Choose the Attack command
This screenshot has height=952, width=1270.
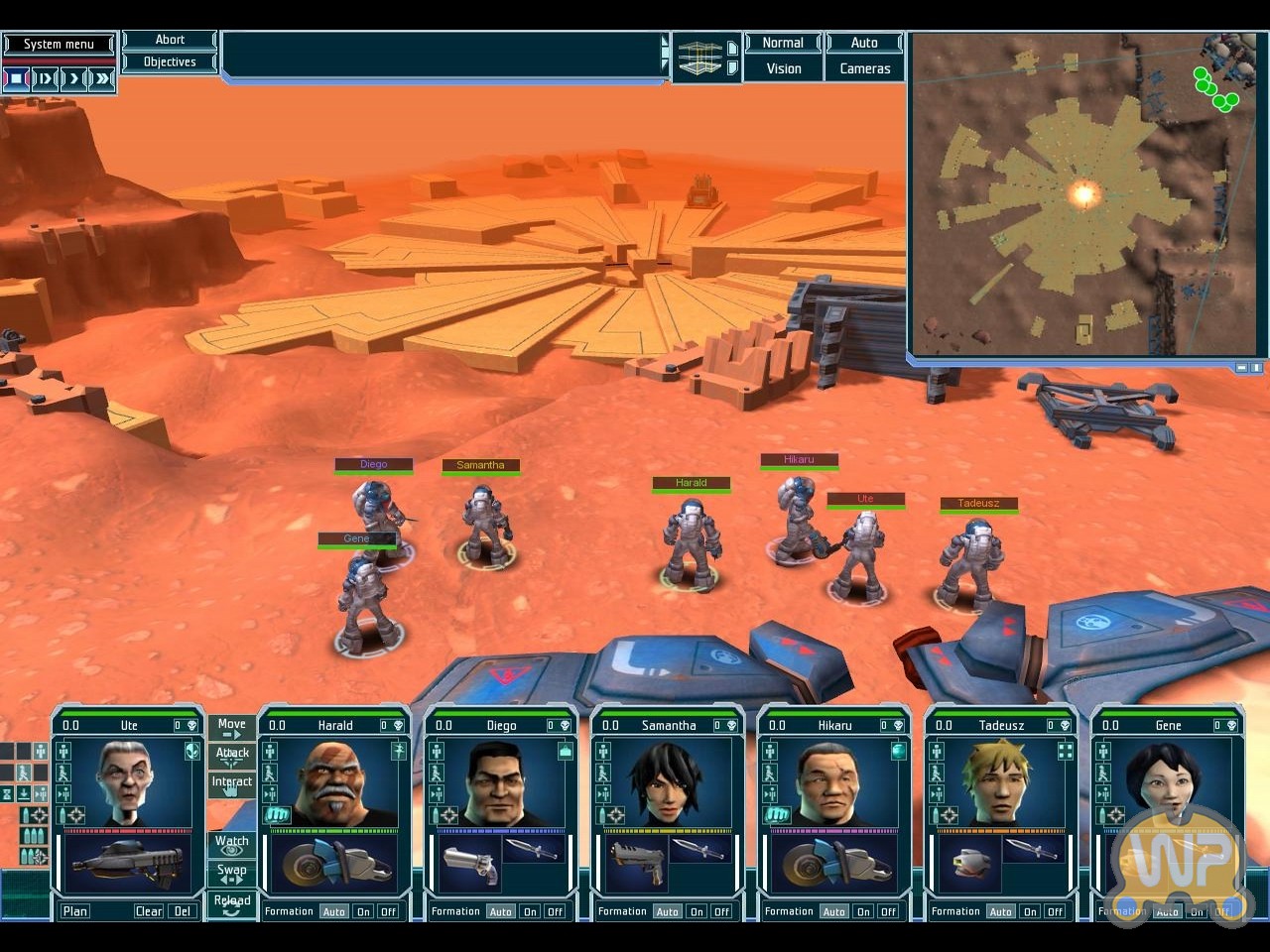[x=232, y=757]
